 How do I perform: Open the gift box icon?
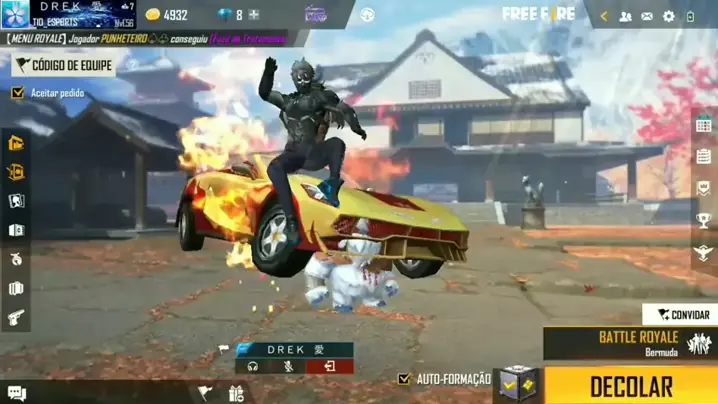pyautogui.click(x=236, y=393)
